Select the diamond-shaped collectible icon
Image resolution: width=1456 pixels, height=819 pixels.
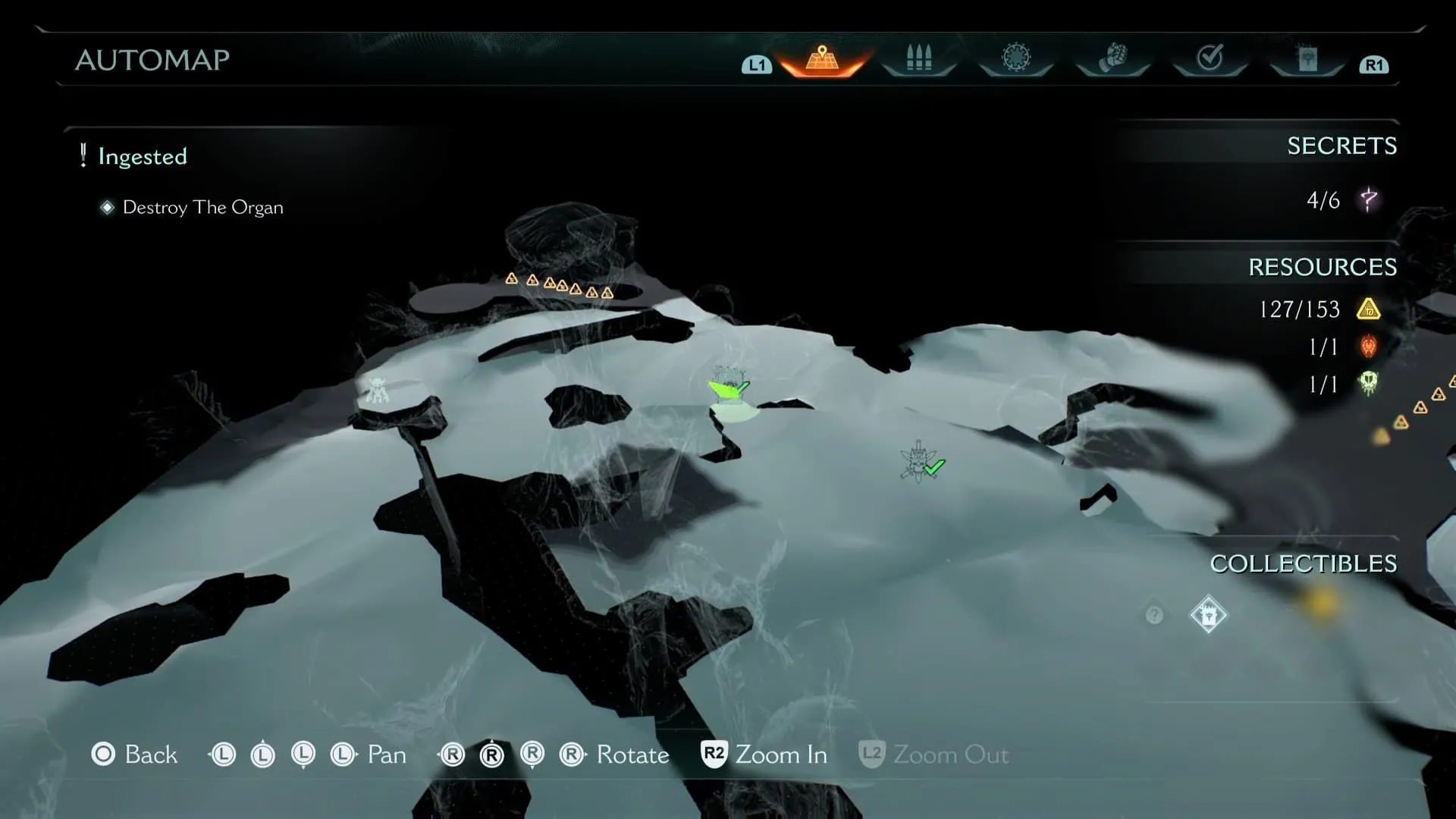point(1208,615)
